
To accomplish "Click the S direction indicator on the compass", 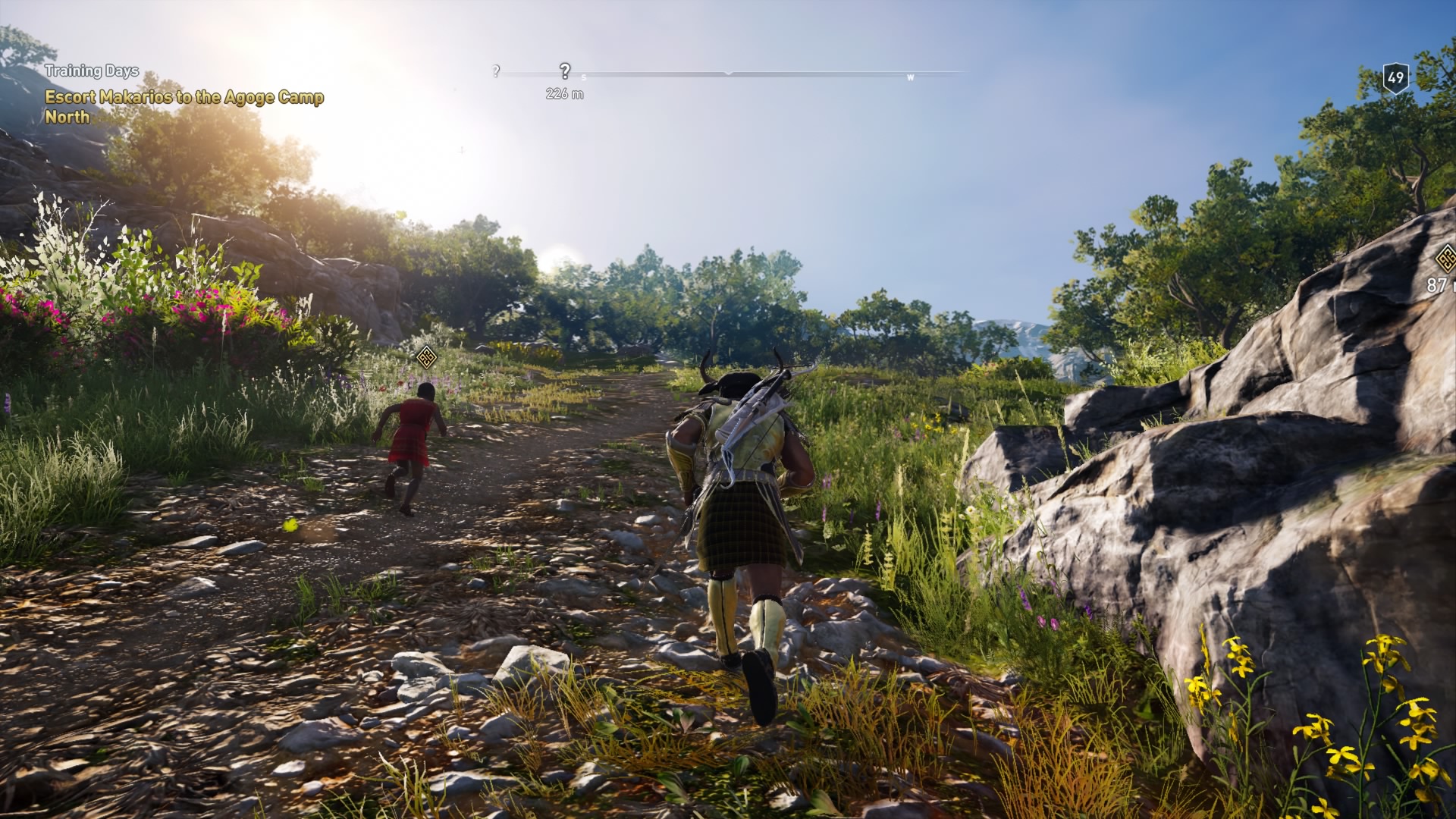I will click(x=582, y=77).
